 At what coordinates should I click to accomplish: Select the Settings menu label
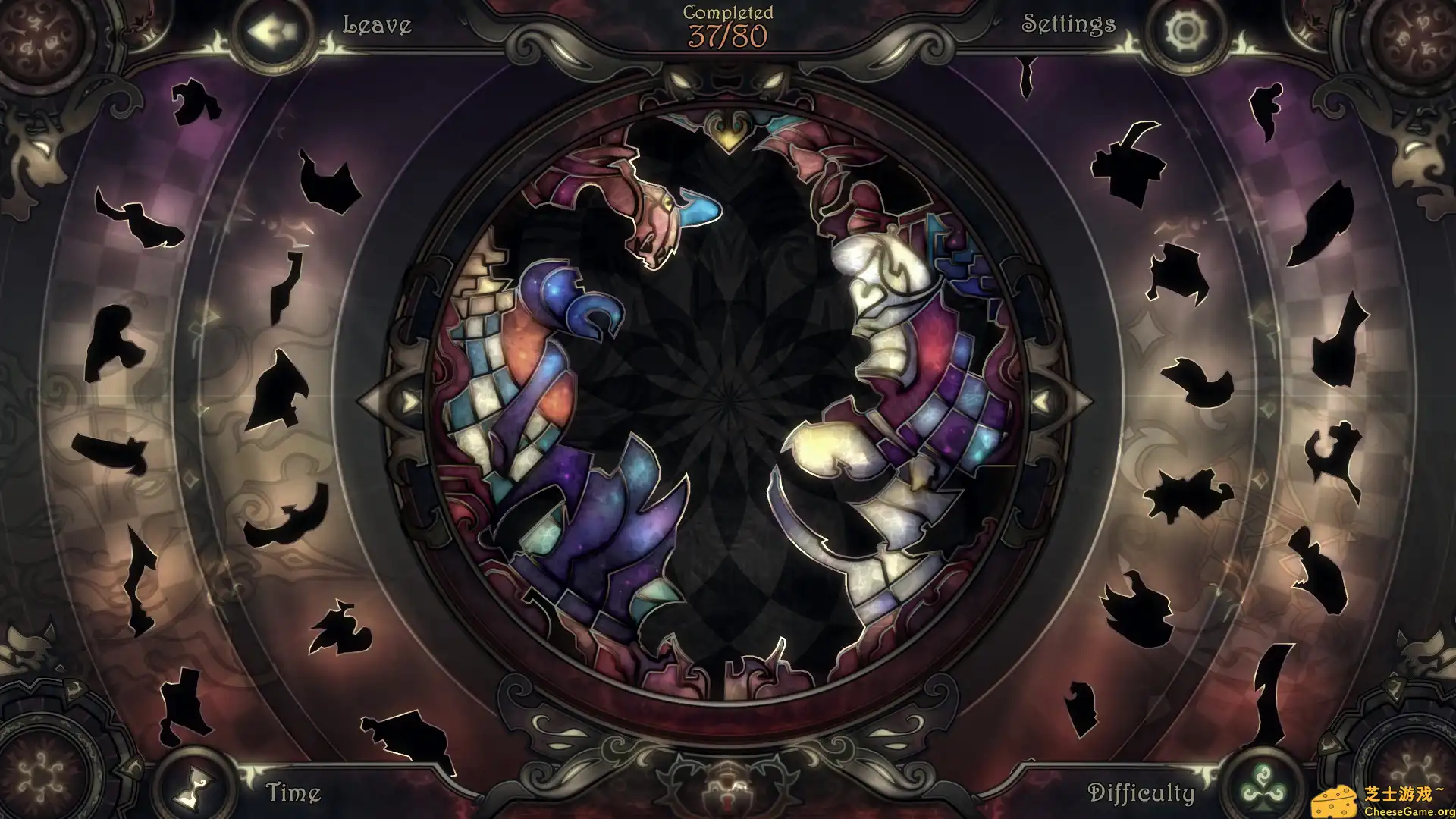[x=1068, y=24]
